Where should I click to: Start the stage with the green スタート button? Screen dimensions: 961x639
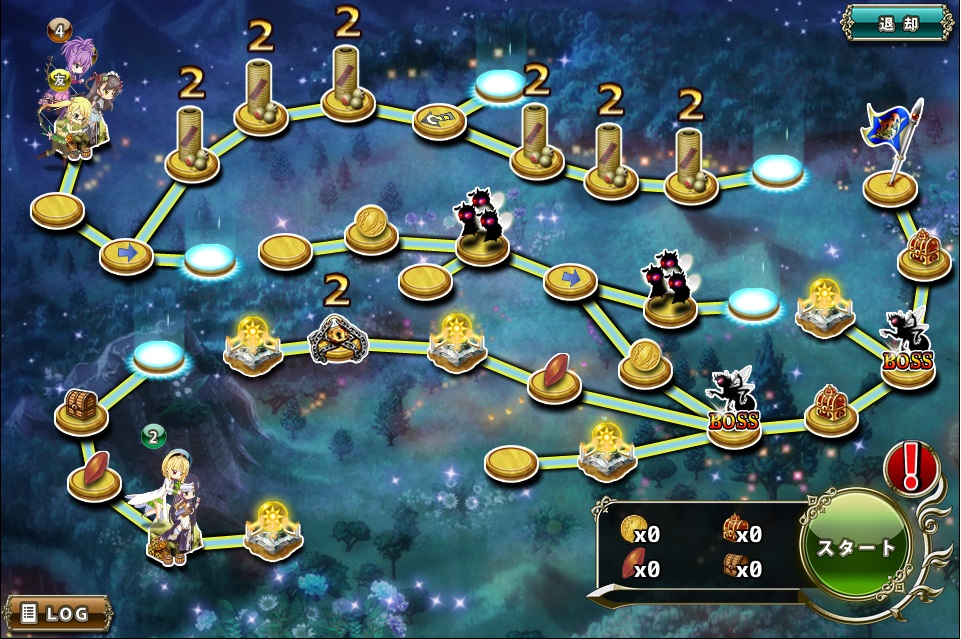[x=857, y=547]
